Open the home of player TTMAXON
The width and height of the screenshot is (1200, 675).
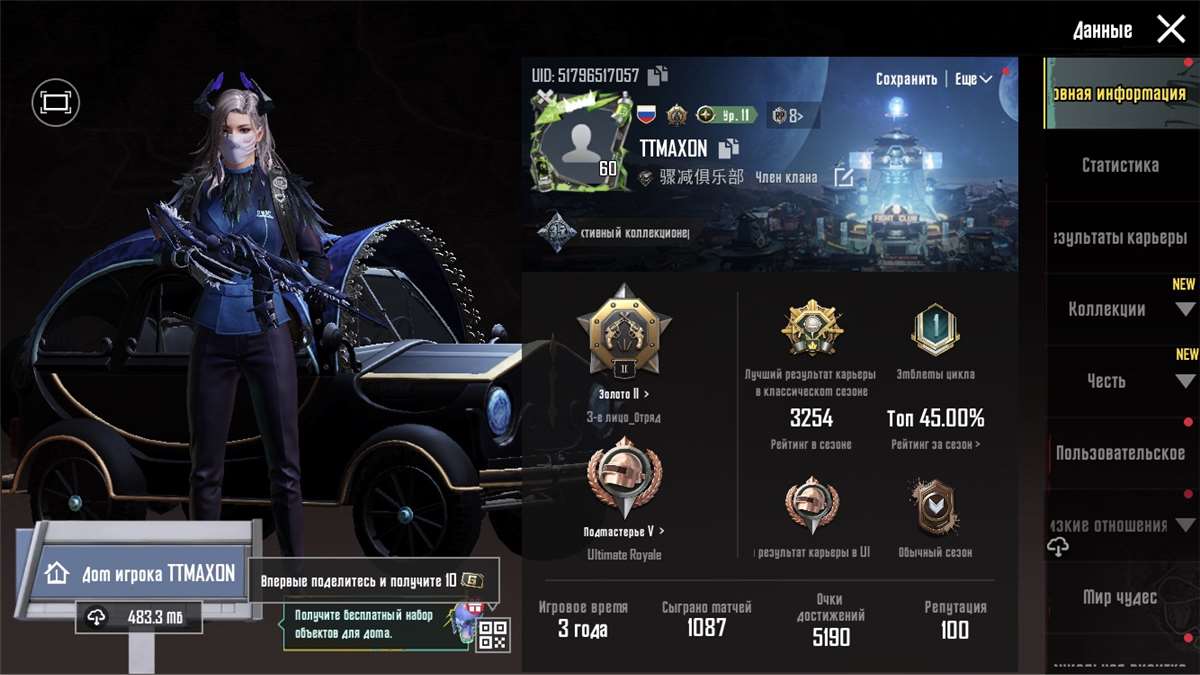point(143,573)
